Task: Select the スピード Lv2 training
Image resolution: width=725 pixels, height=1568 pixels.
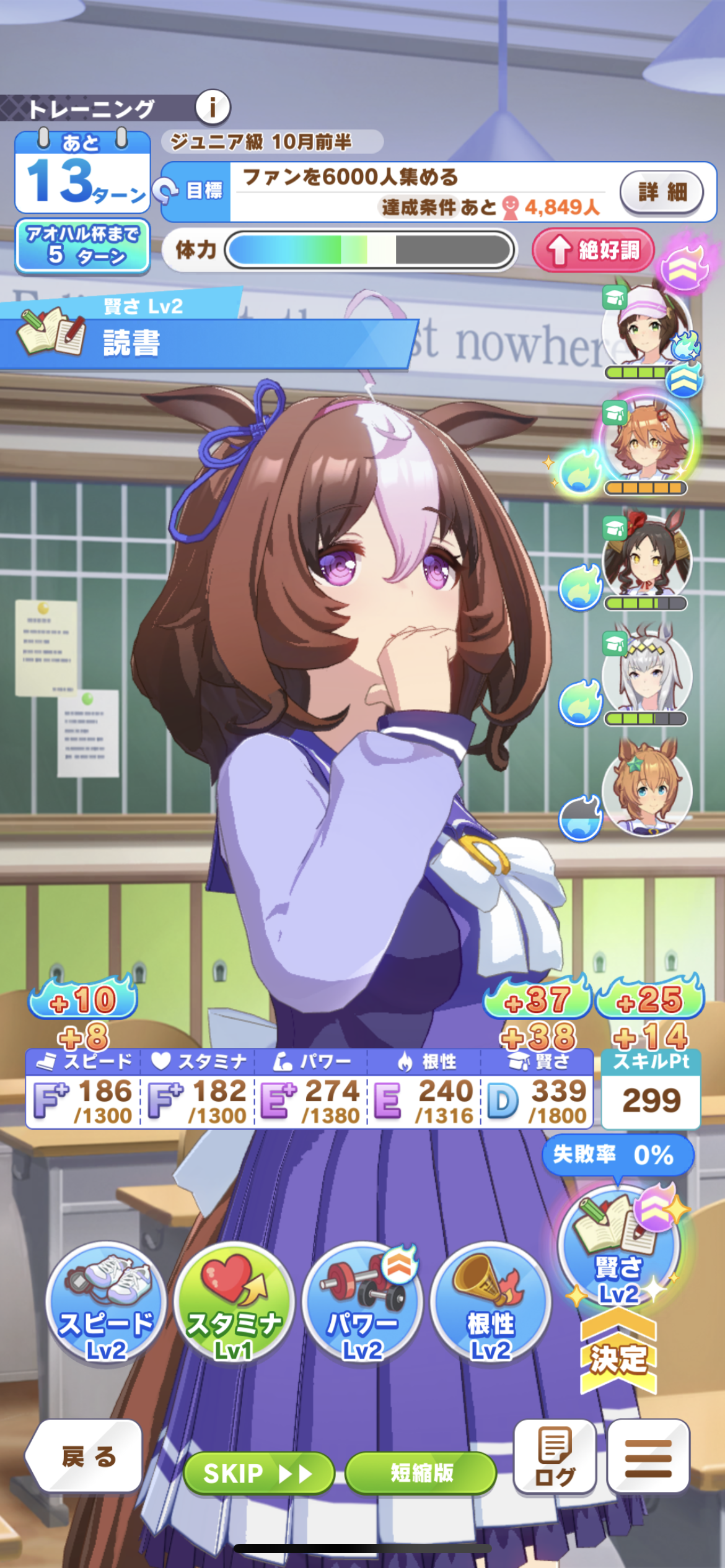Action: 106,1304
